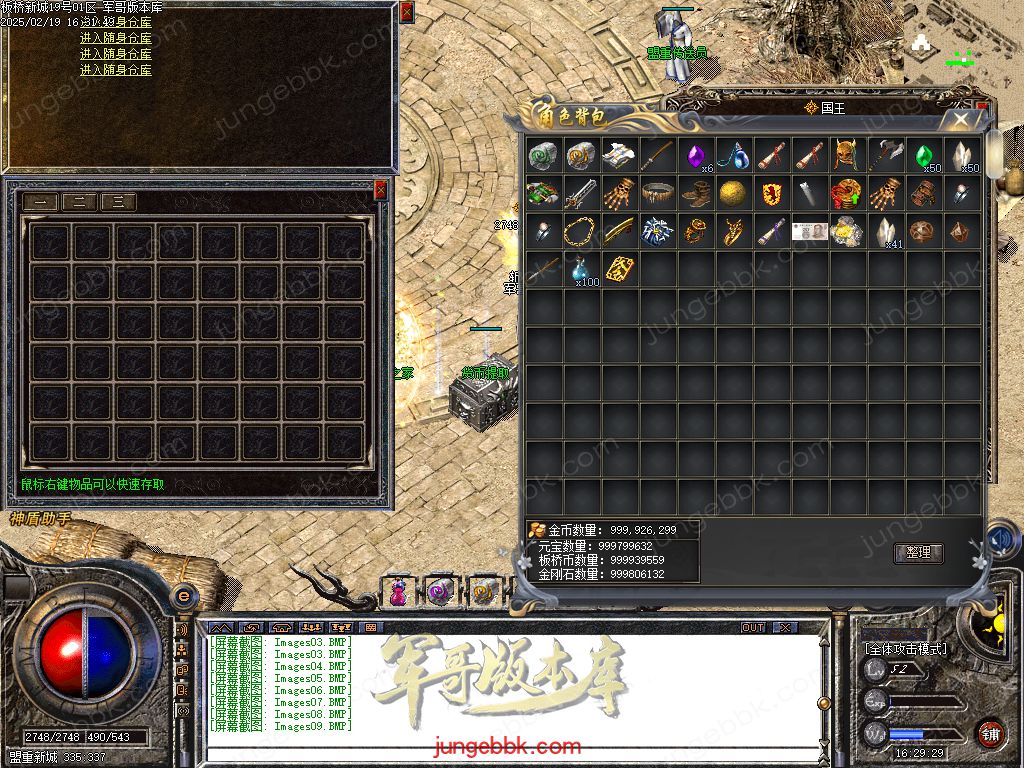Select the white crystal stack x41

tap(886, 232)
